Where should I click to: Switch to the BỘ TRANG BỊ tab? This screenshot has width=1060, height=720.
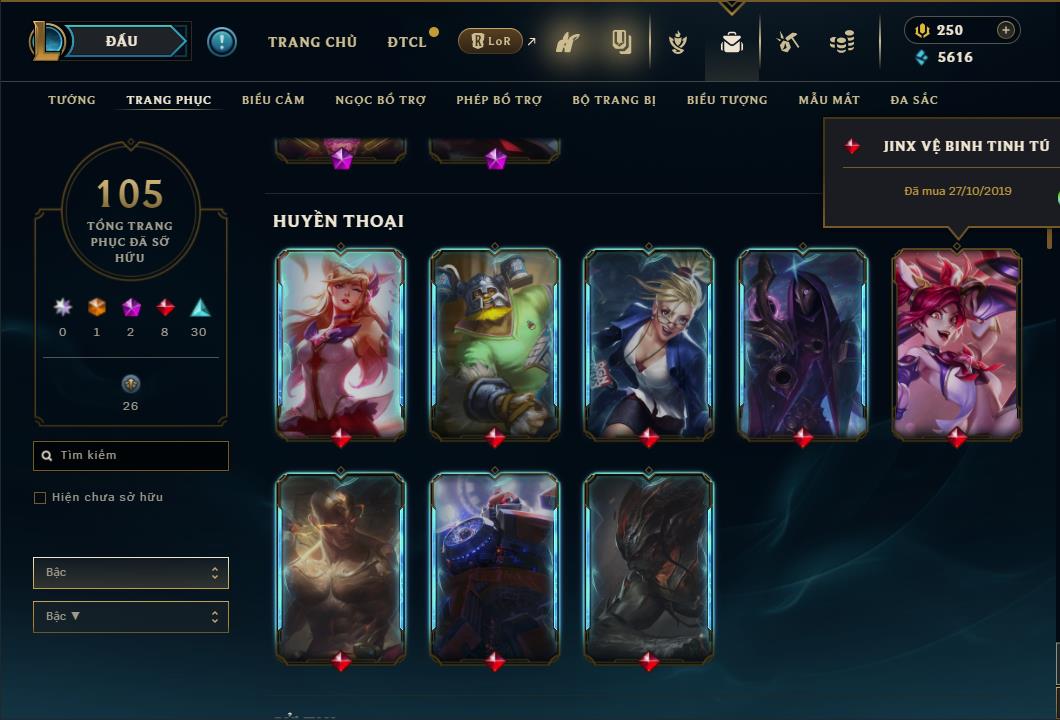pyautogui.click(x=614, y=100)
